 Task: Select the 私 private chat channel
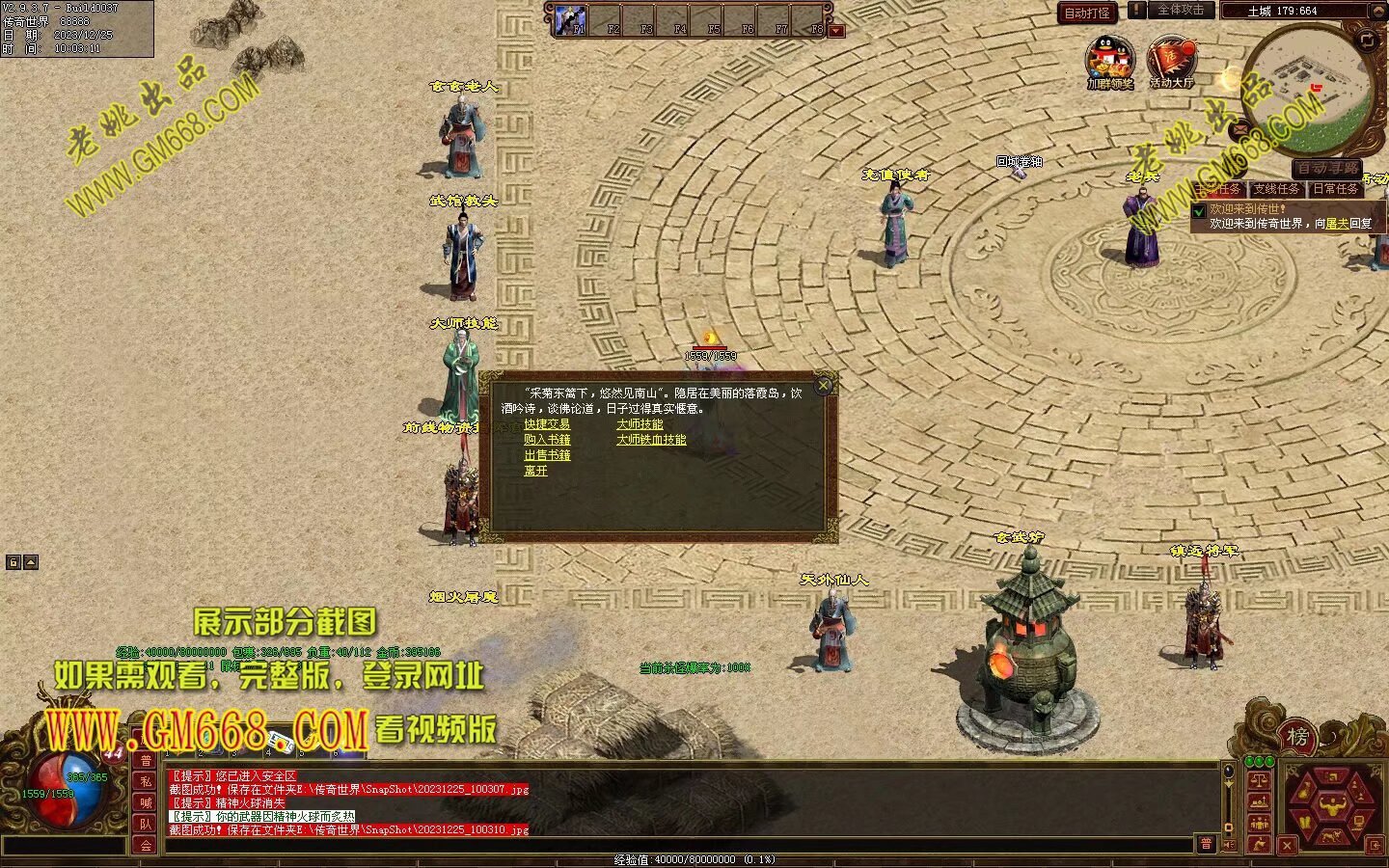[146, 781]
